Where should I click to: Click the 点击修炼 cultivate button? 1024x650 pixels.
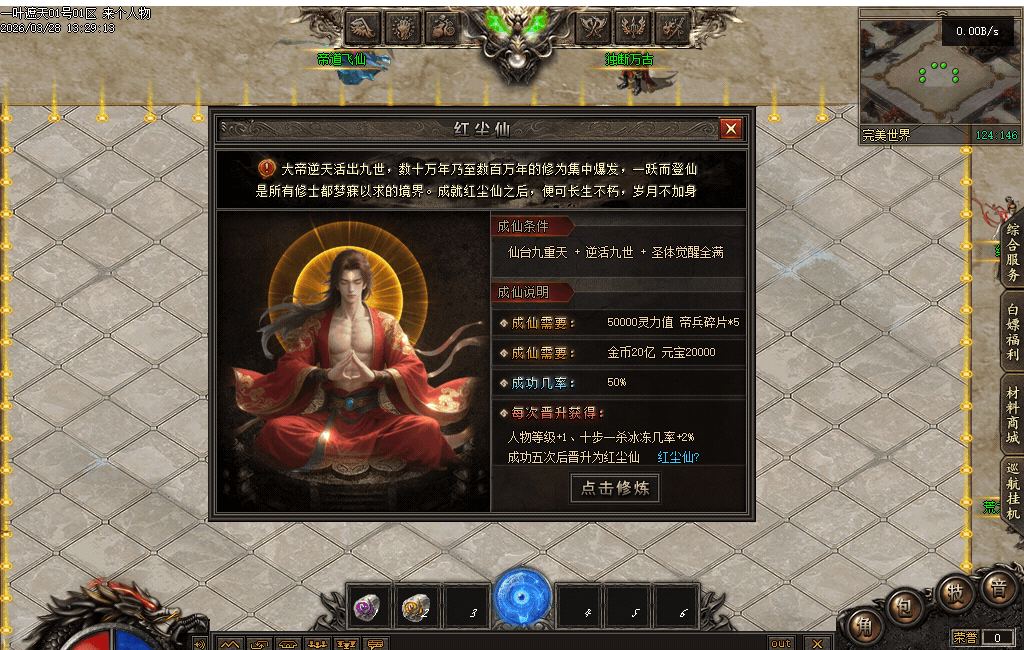[615, 488]
